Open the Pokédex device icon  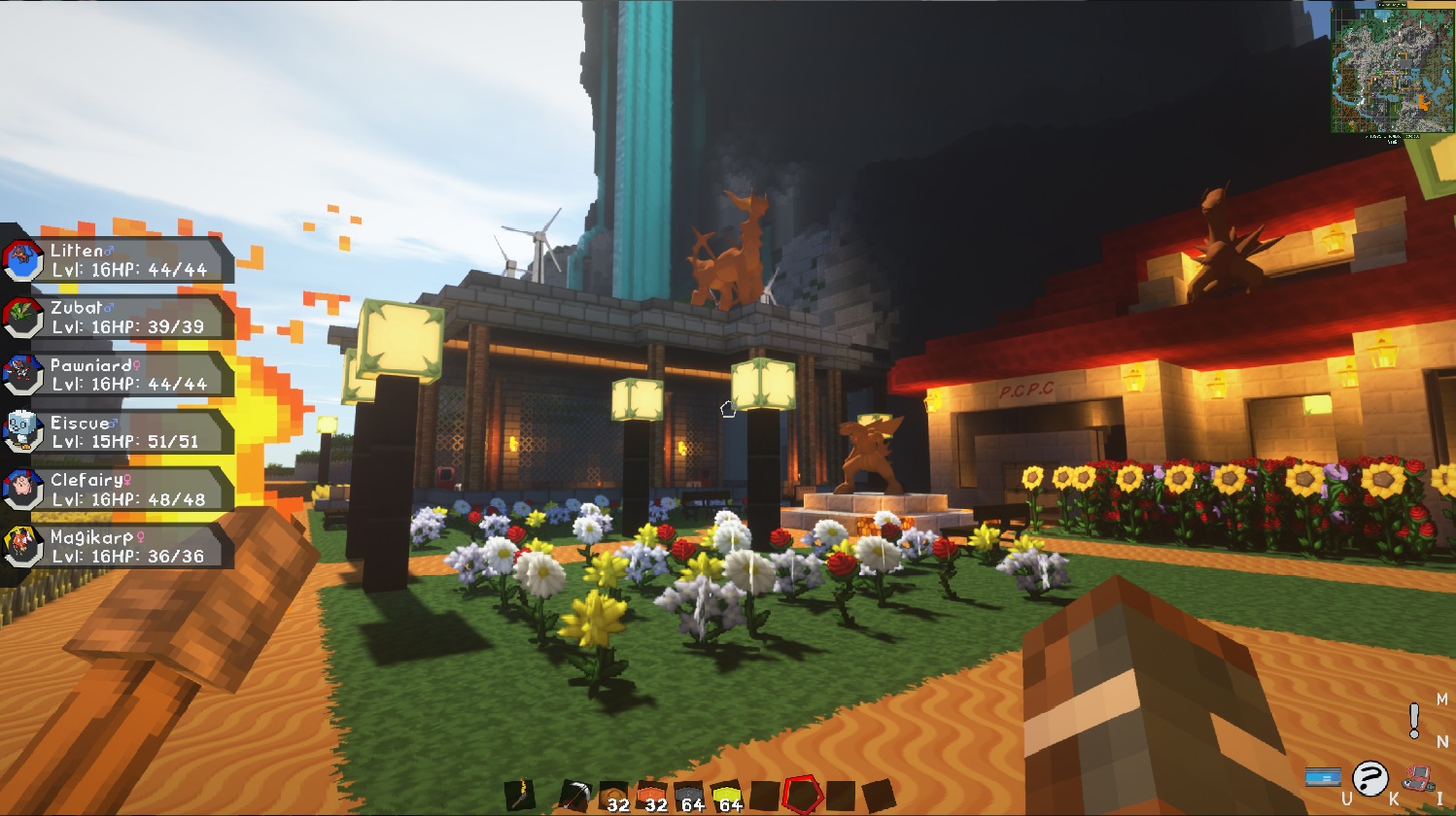[1419, 778]
